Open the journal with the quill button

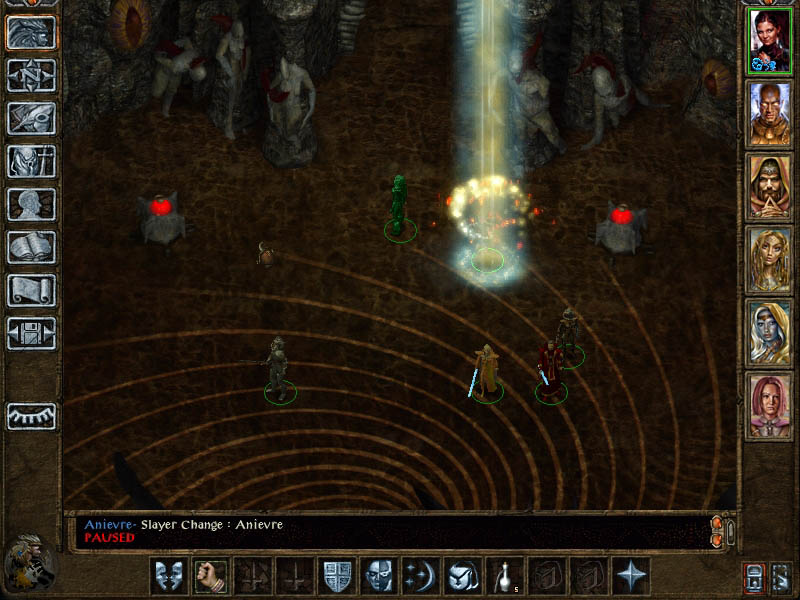(x=31, y=118)
